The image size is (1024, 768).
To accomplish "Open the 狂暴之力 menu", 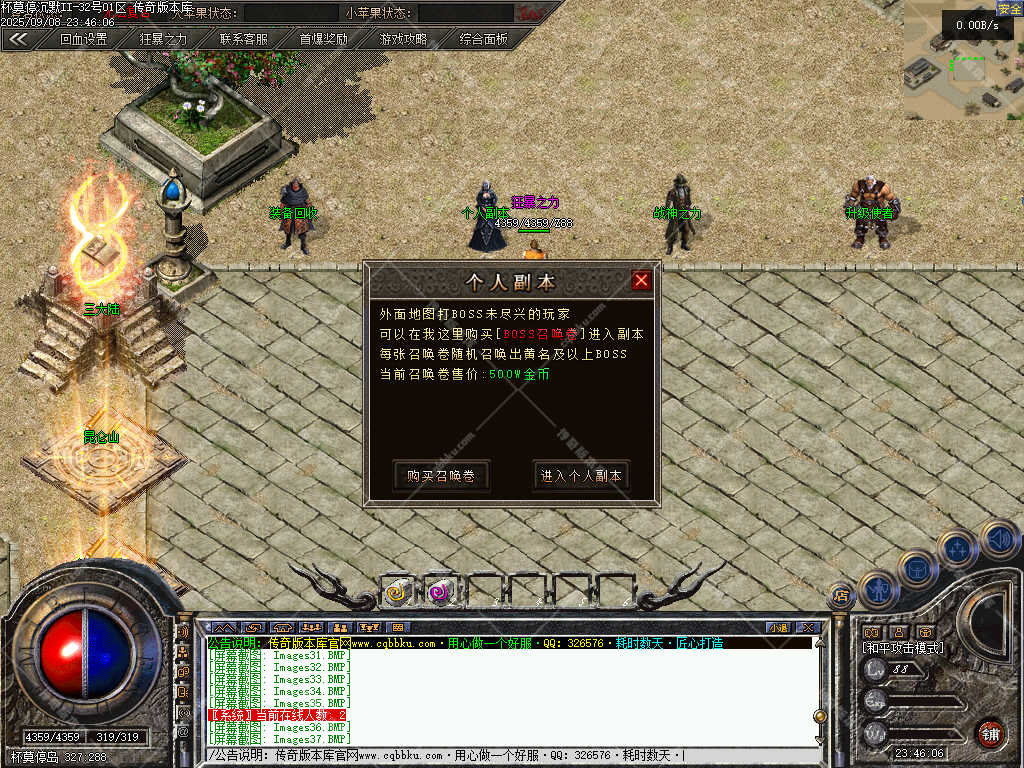I will (x=163, y=40).
